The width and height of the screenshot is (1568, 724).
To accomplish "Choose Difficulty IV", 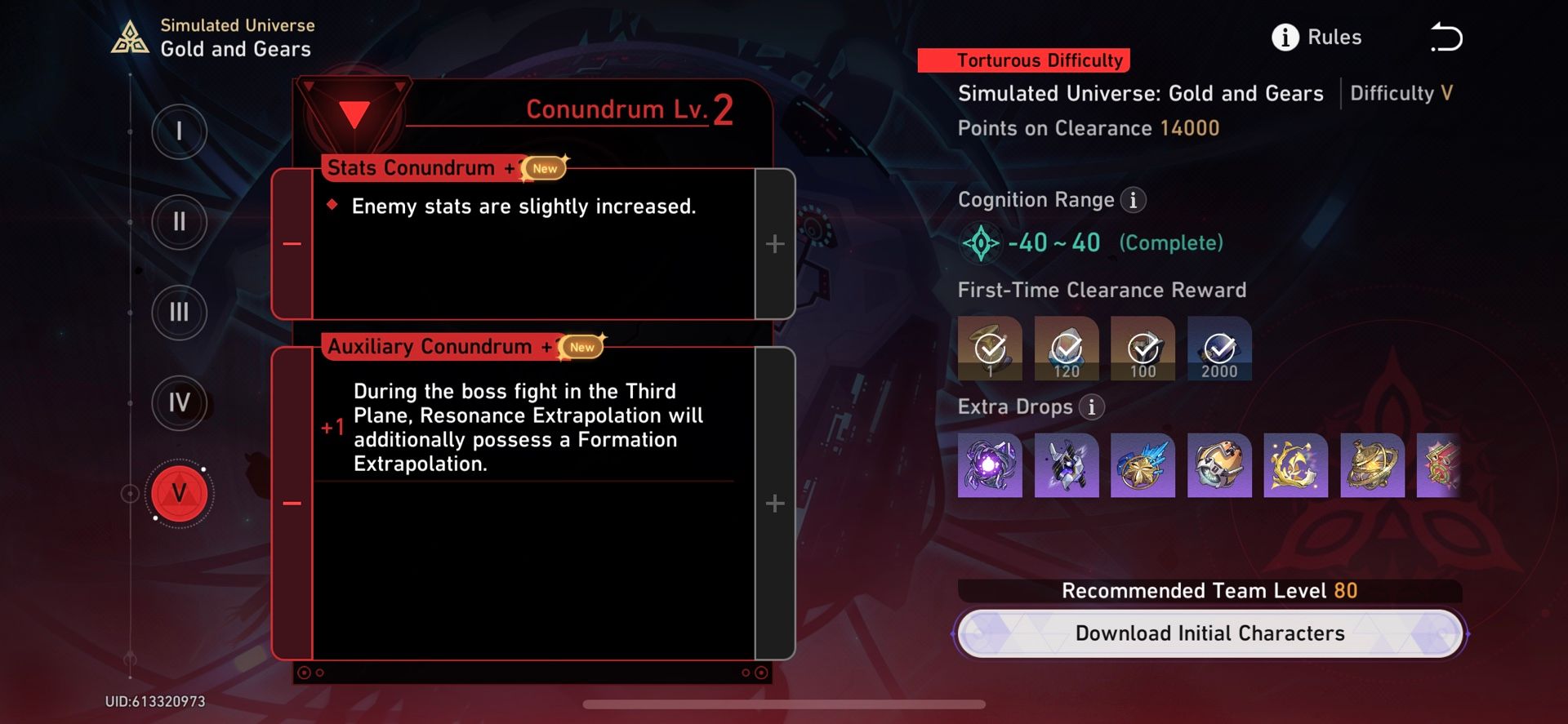I will 180,403.
